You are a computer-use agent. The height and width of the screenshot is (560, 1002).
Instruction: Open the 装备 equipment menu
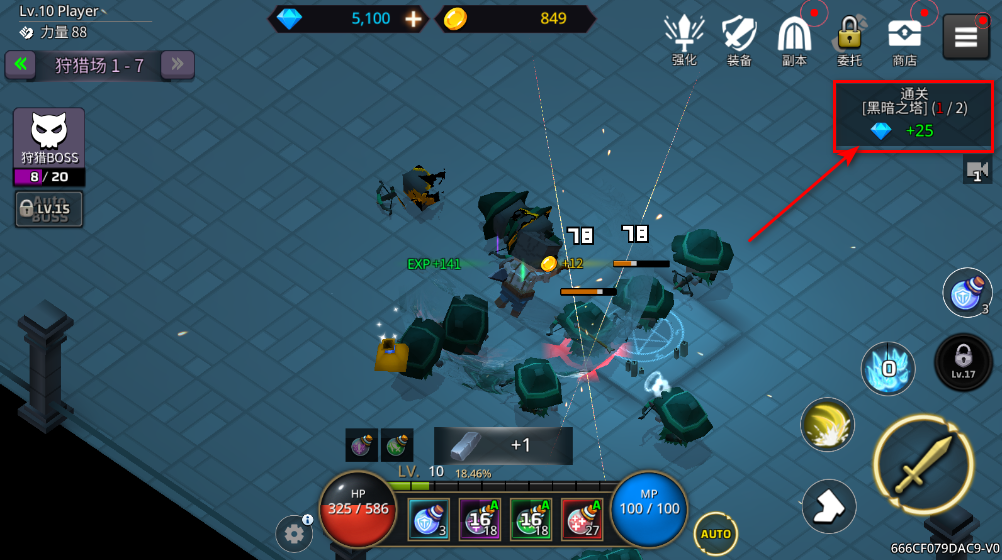(x=739, y=40)
